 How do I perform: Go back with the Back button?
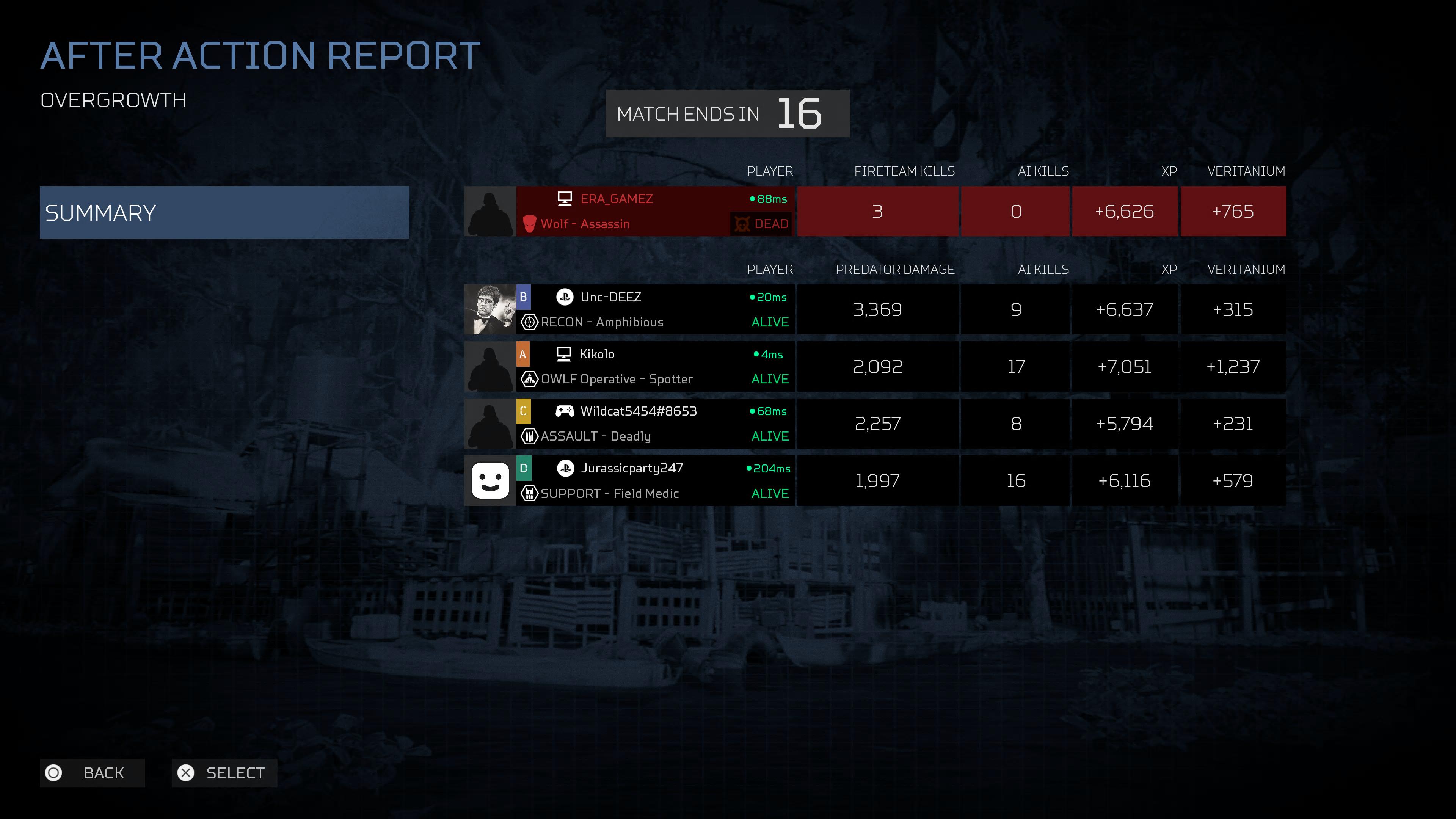[92, 773]
